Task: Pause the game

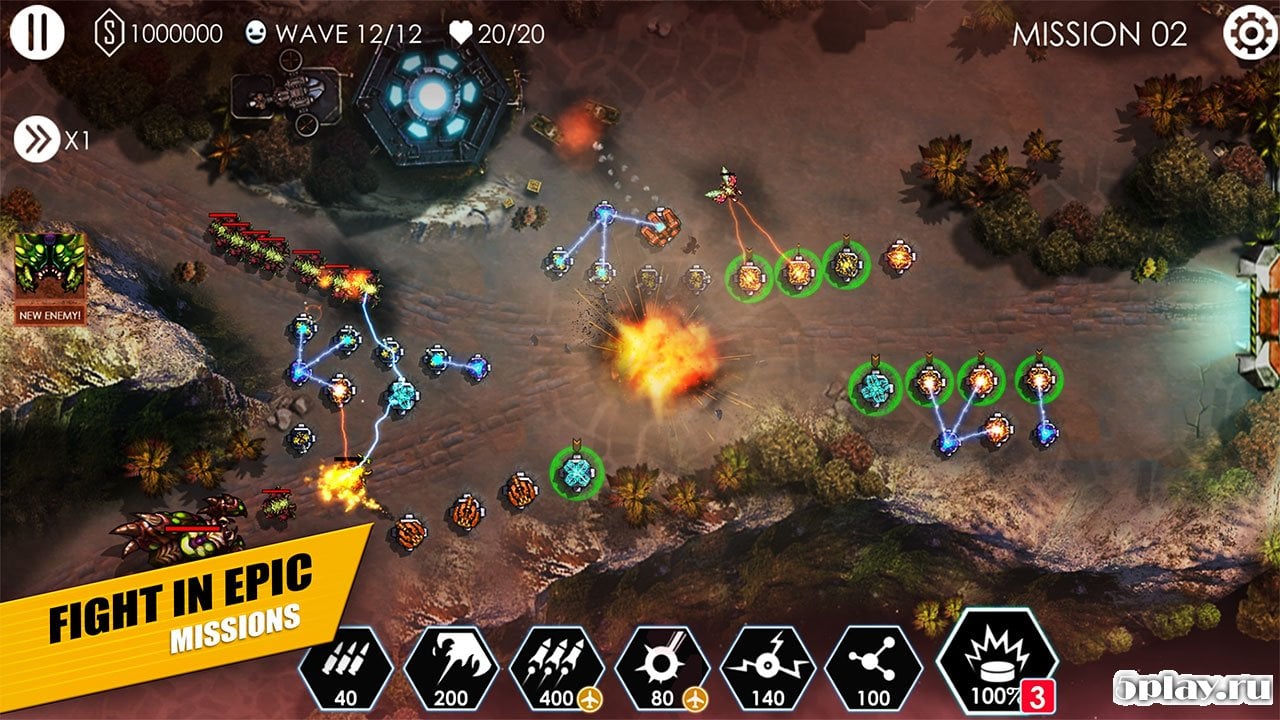Action: pos(37,33)
